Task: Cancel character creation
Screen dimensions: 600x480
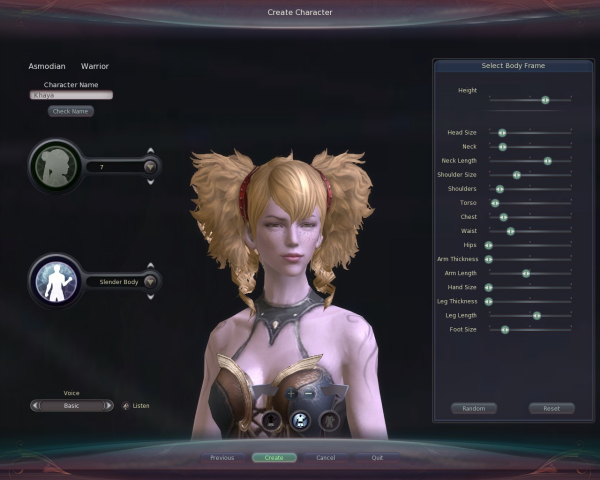Action: 325,457
